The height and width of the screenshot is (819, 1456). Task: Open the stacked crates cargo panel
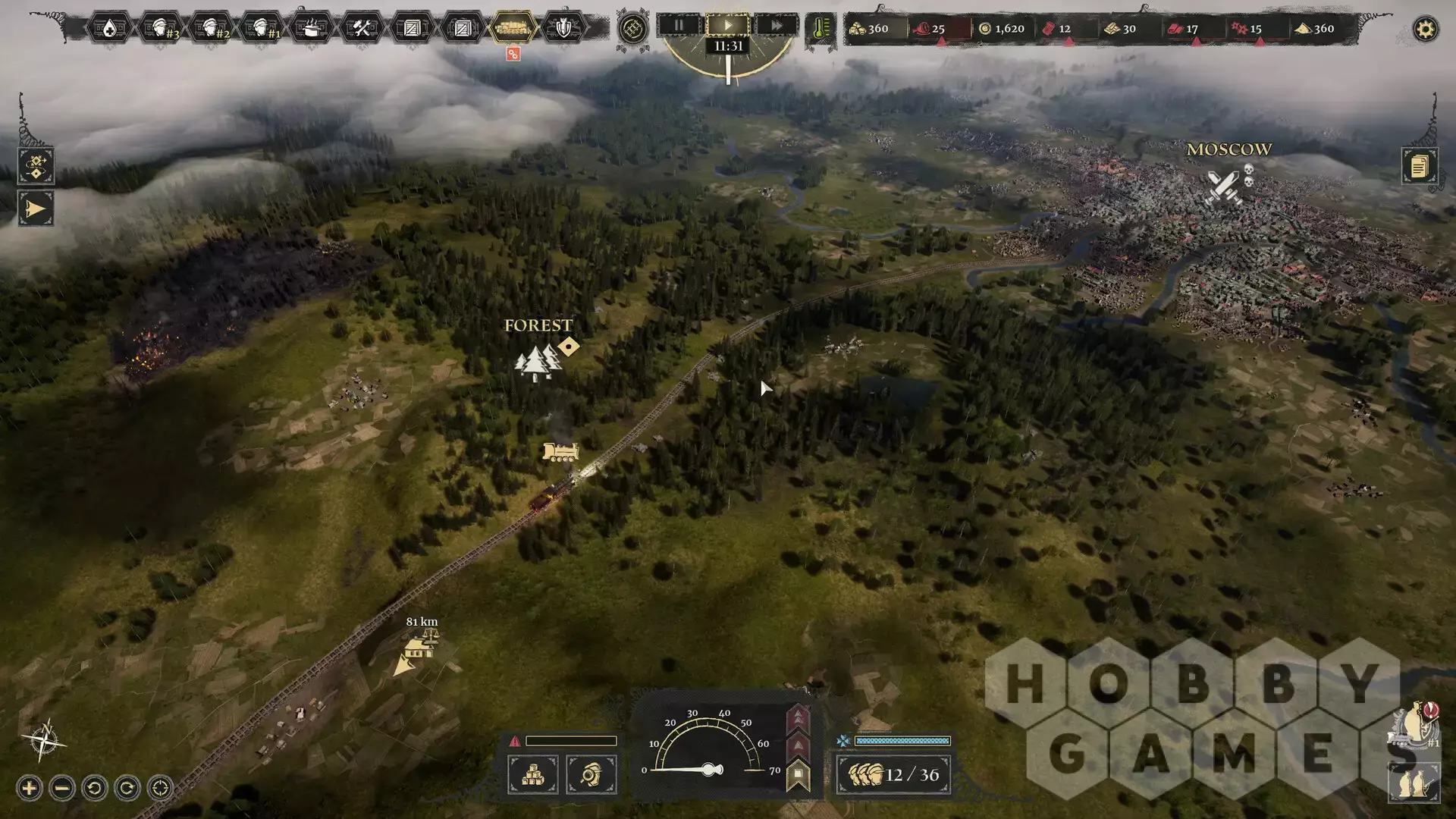(533, 775)
